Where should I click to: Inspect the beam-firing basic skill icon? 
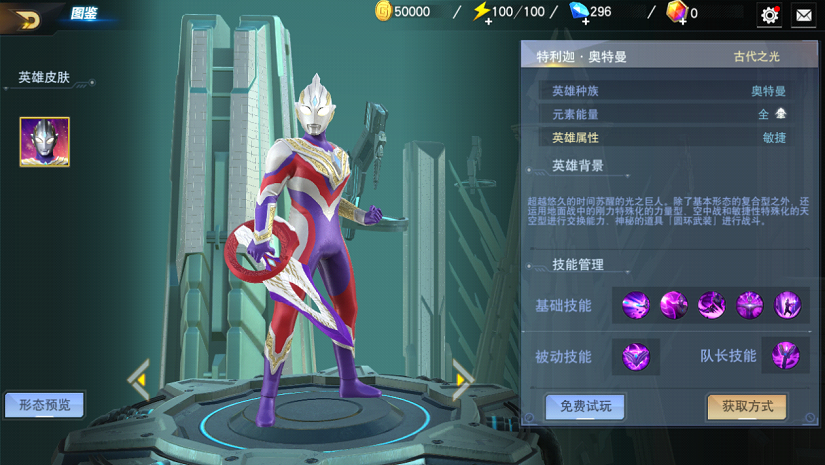pos(636,305)
